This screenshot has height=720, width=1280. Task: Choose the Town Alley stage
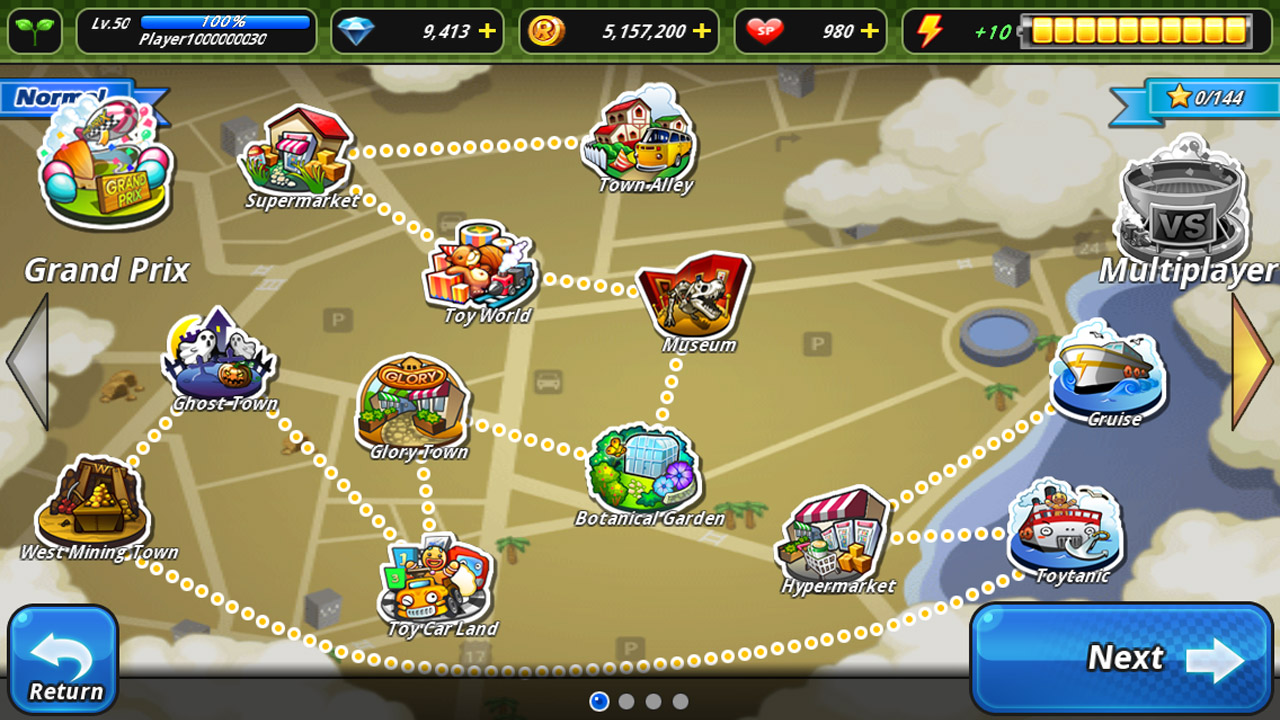point(640,136)
